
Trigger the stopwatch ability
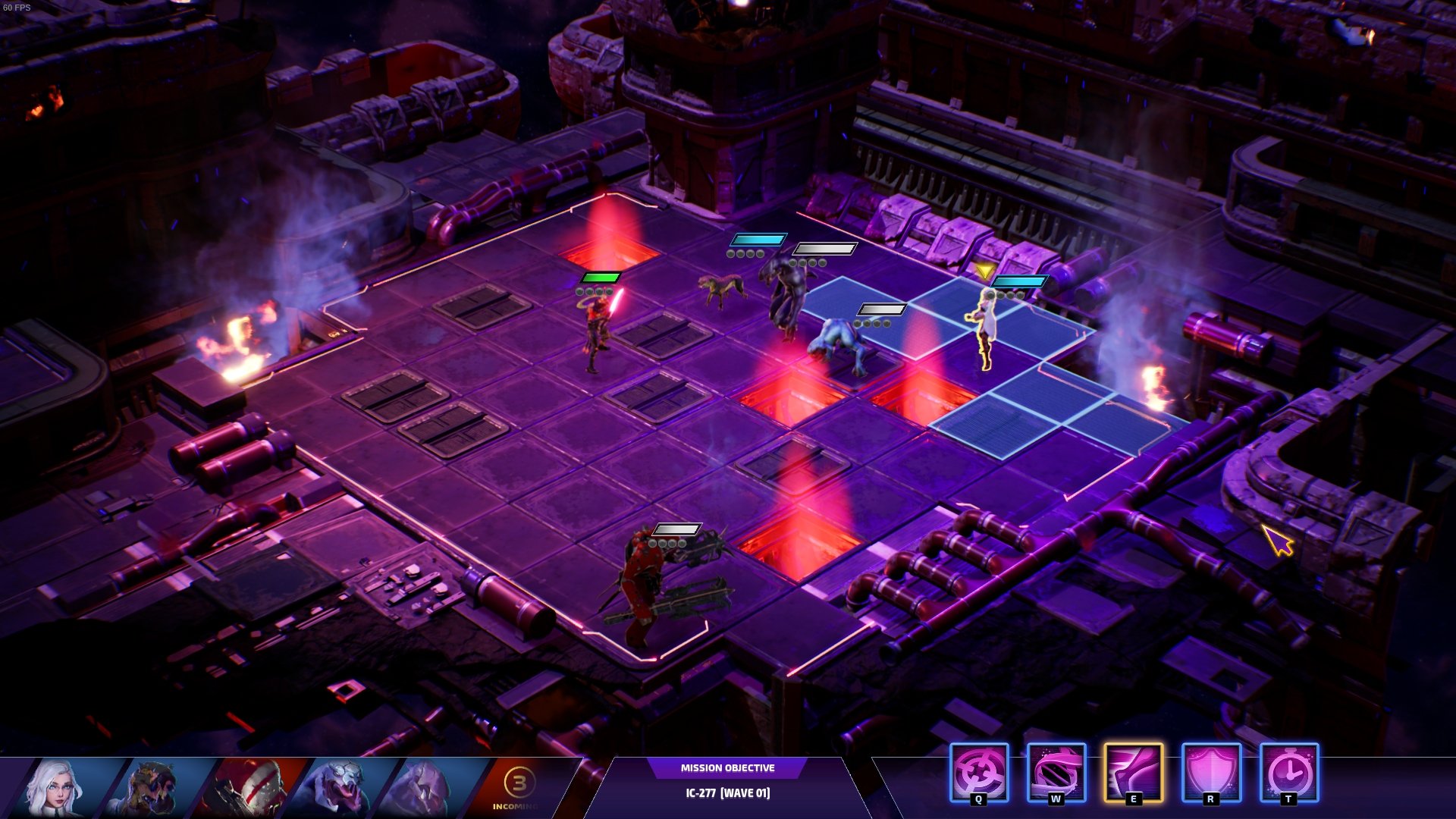coord(1289,773)
